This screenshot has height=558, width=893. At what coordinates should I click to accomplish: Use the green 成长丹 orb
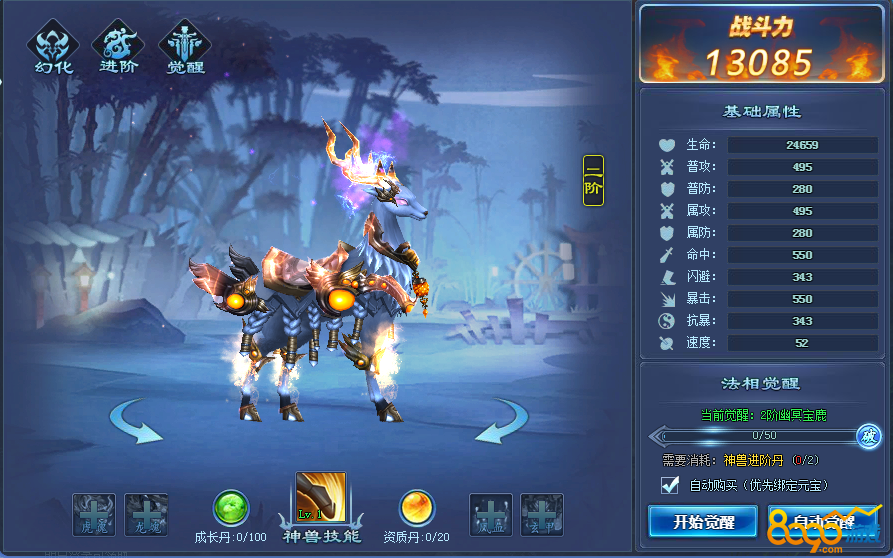point(231,508)
